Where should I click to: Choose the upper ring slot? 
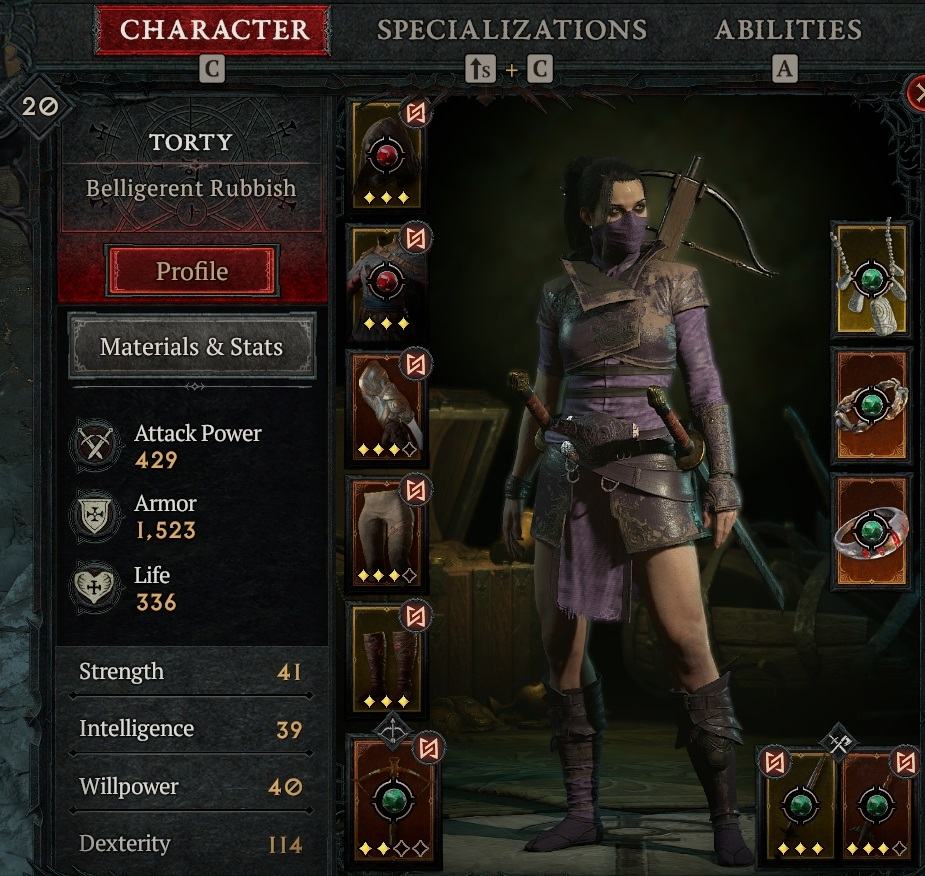coord(871,405)
